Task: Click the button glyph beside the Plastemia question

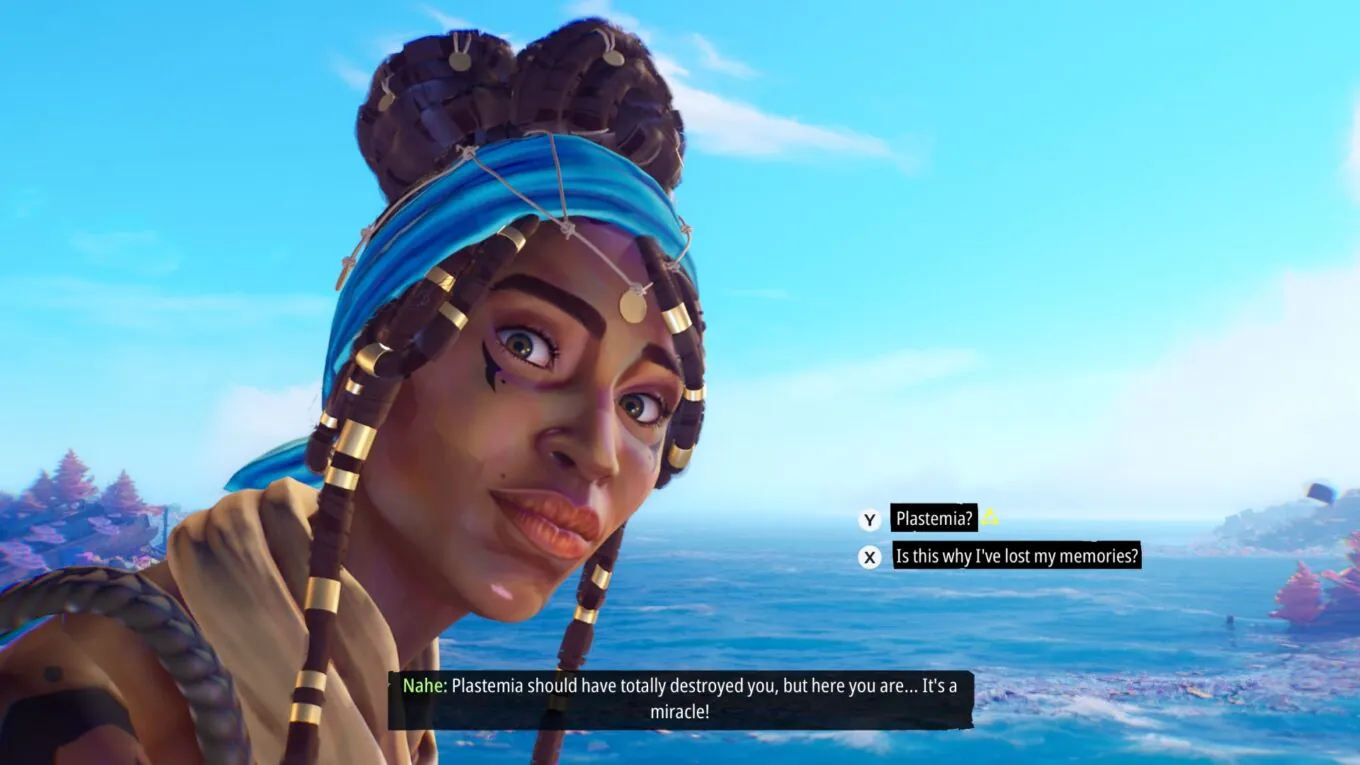Action: pos(869,519)
